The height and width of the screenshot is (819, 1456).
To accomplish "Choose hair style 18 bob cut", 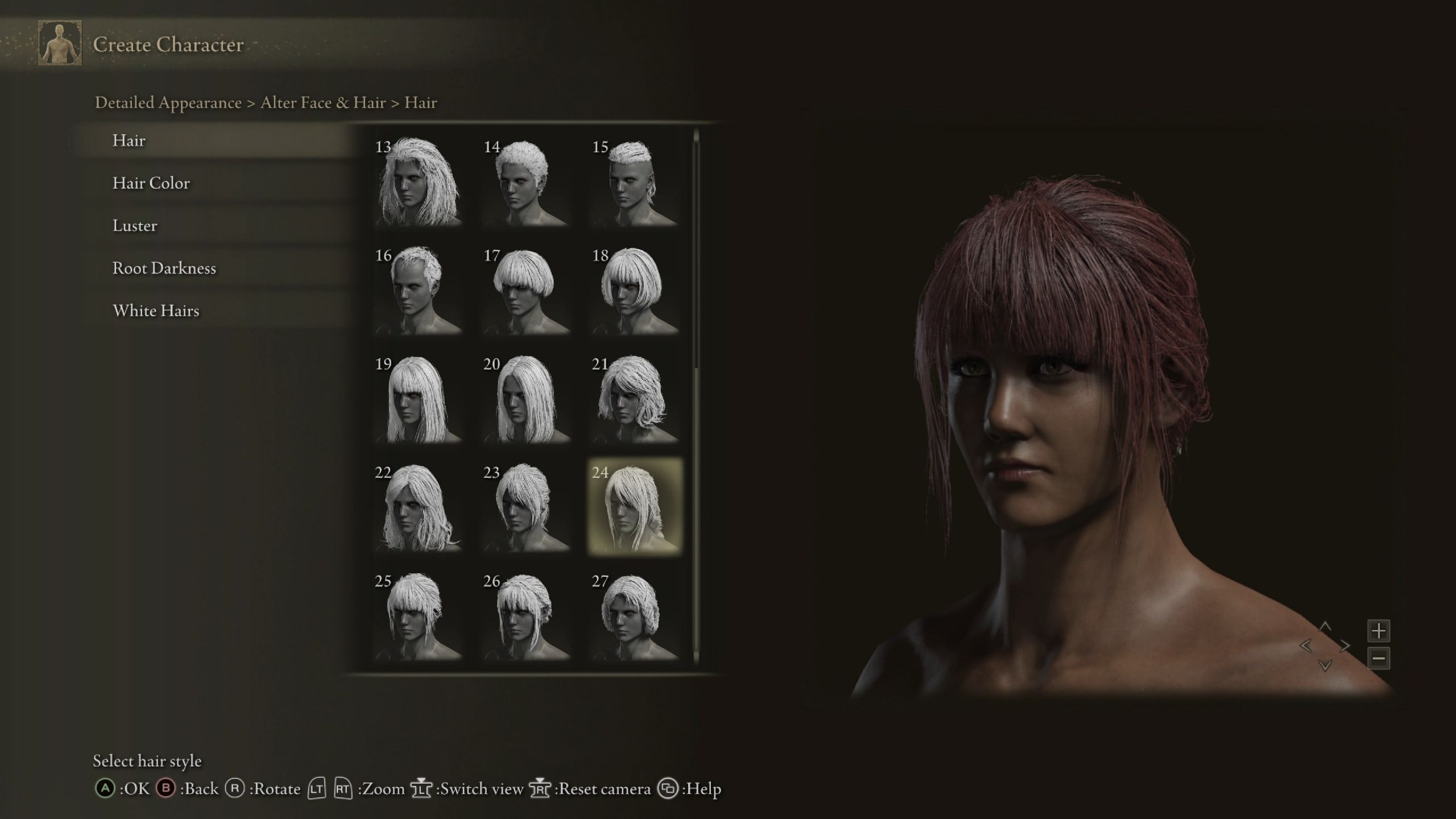I will (634, 290).
